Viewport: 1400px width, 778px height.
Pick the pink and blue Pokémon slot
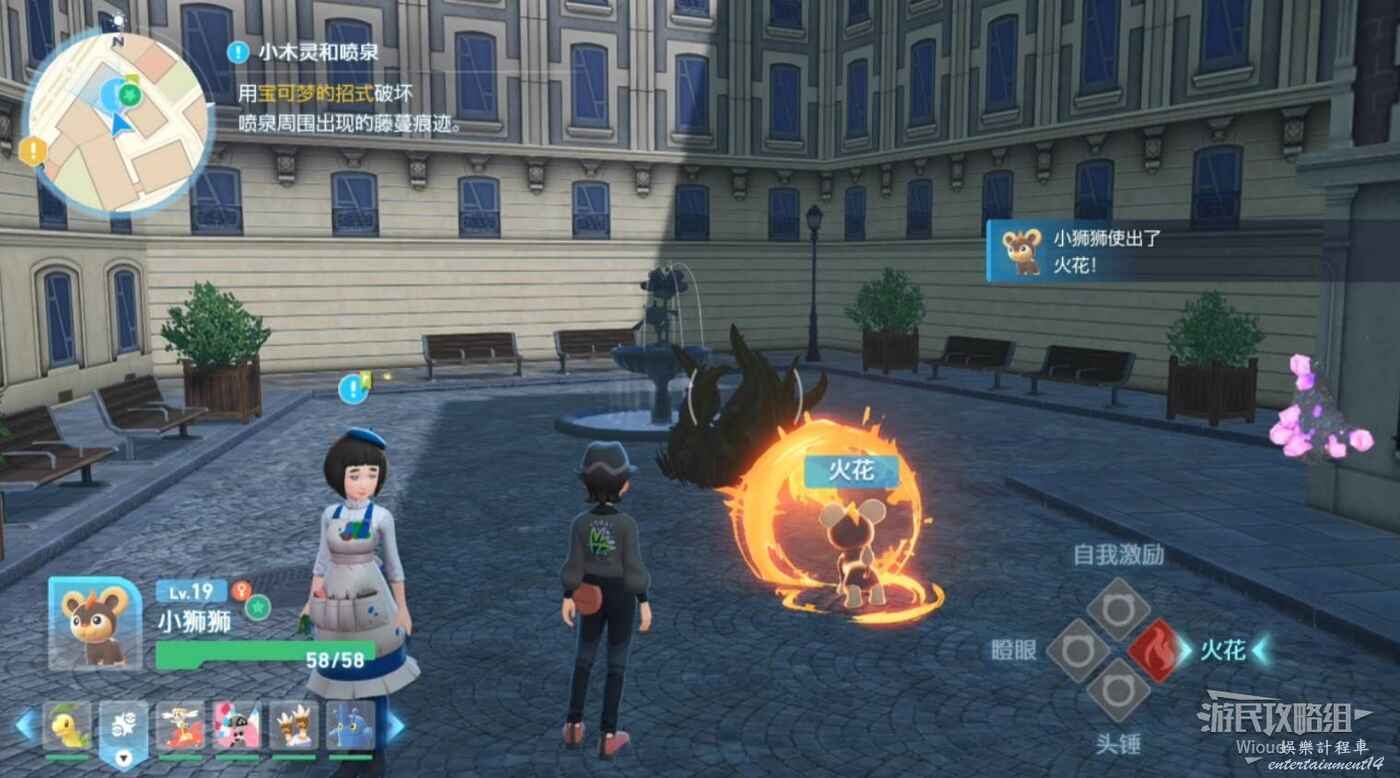pos(237,727)
